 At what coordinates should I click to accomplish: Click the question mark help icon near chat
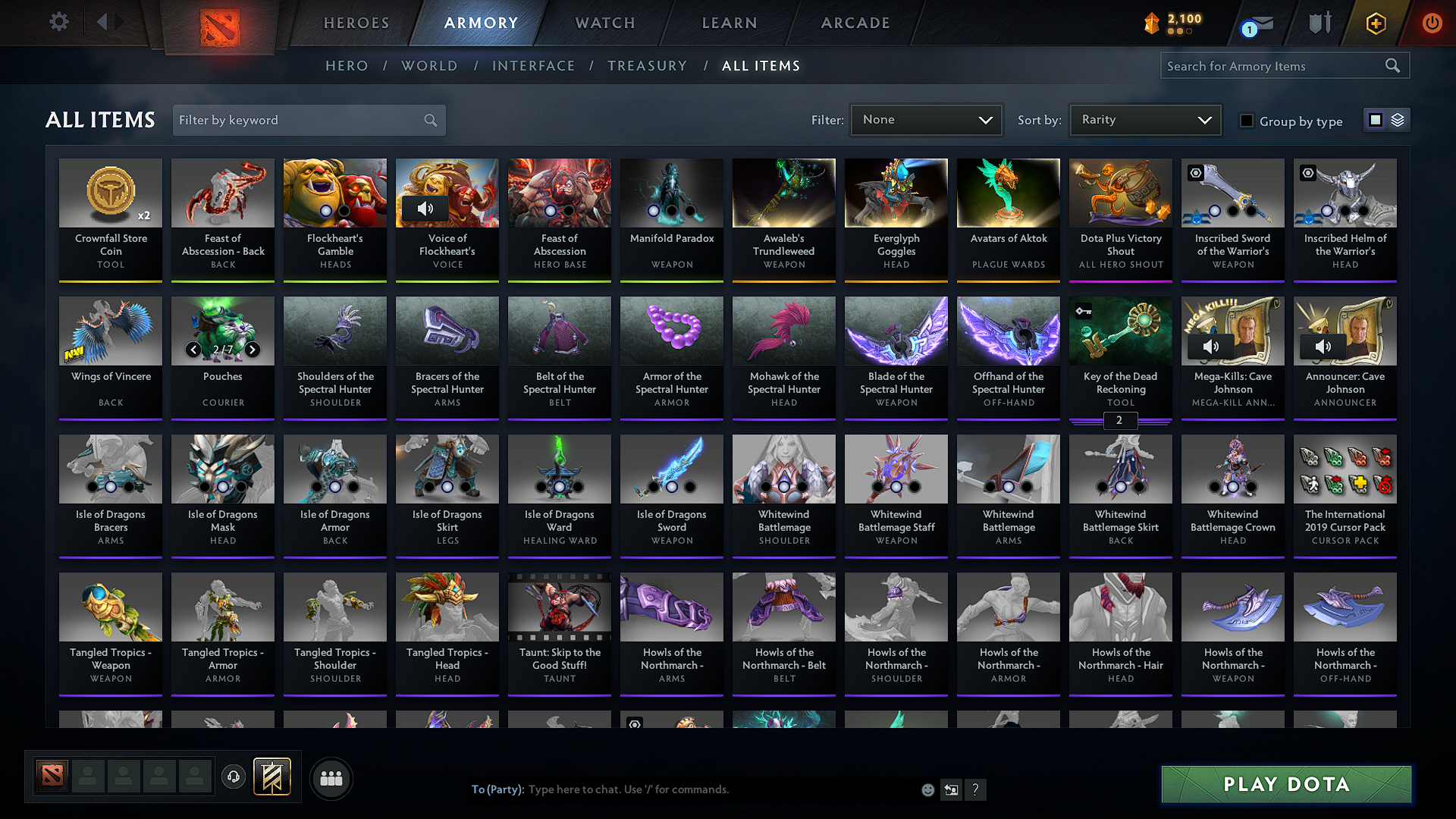976,789
